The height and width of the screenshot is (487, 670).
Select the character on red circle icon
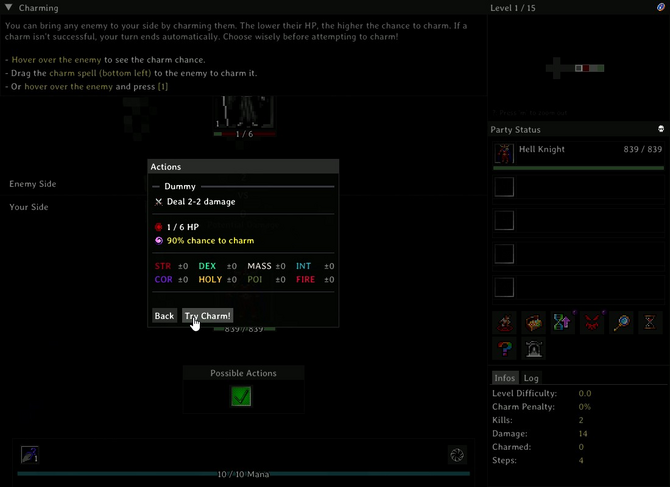pyautogui.click(x=504, y=322)
